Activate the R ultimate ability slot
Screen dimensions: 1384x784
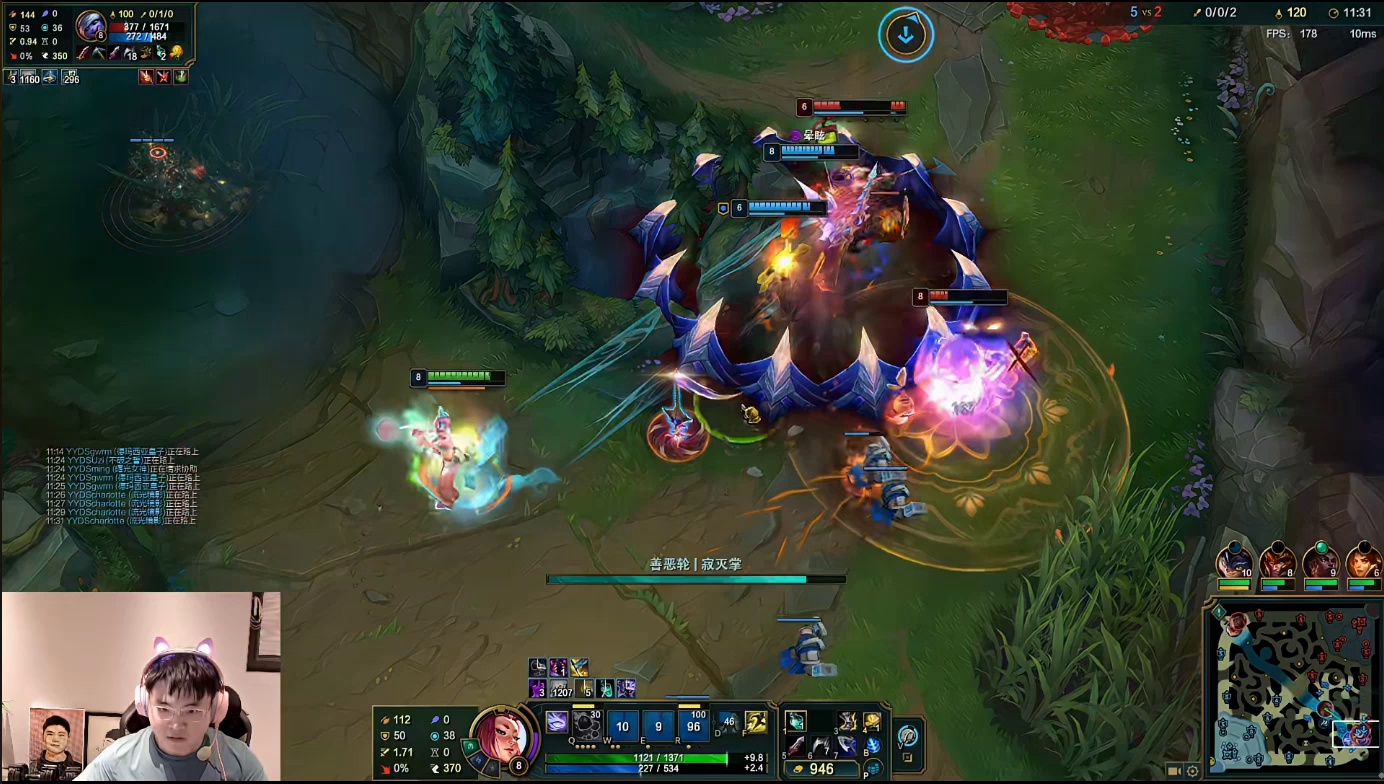coord(693,726)
